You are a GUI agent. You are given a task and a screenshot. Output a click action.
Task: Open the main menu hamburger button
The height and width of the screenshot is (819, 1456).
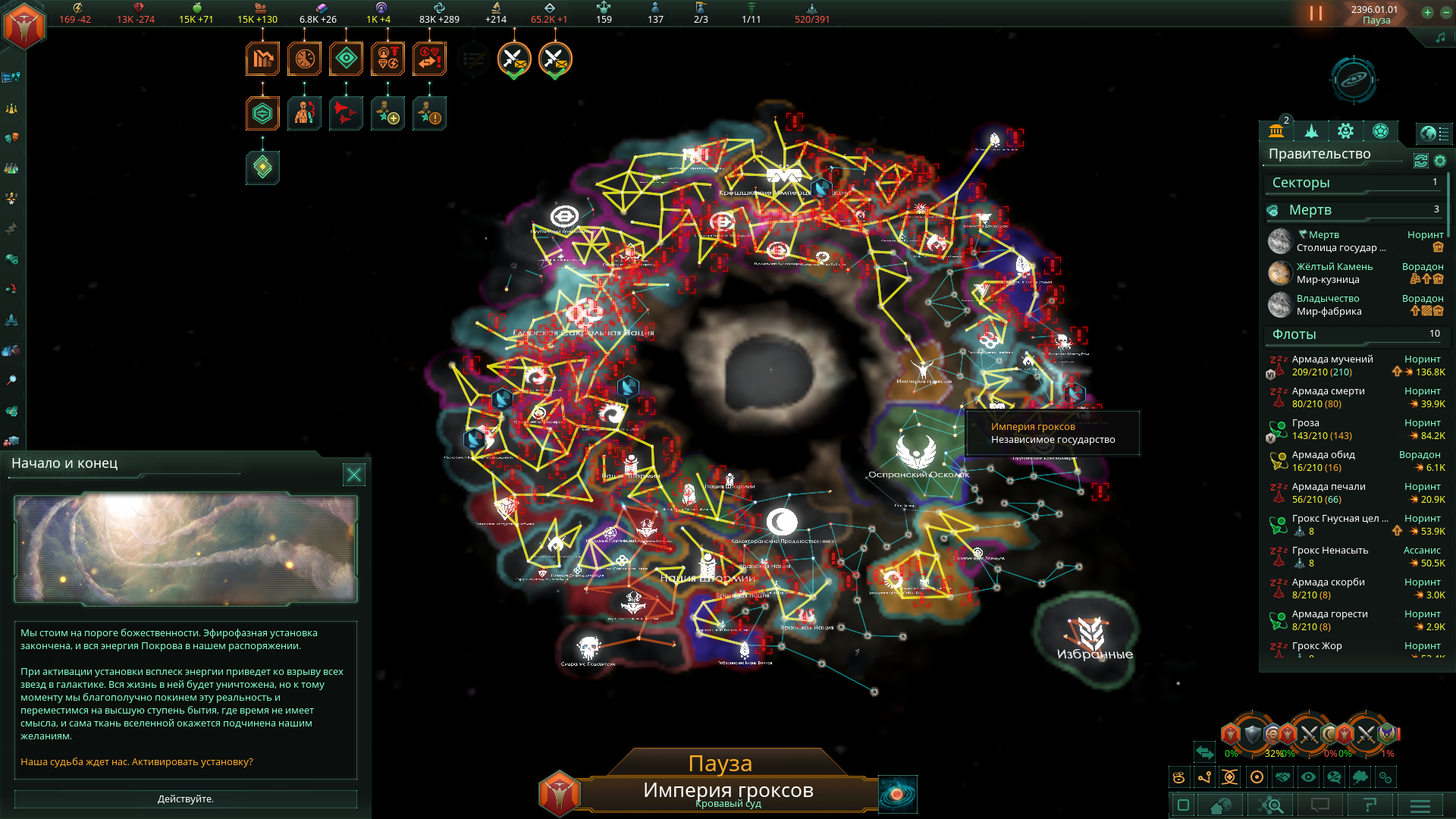click(1420, 805)
